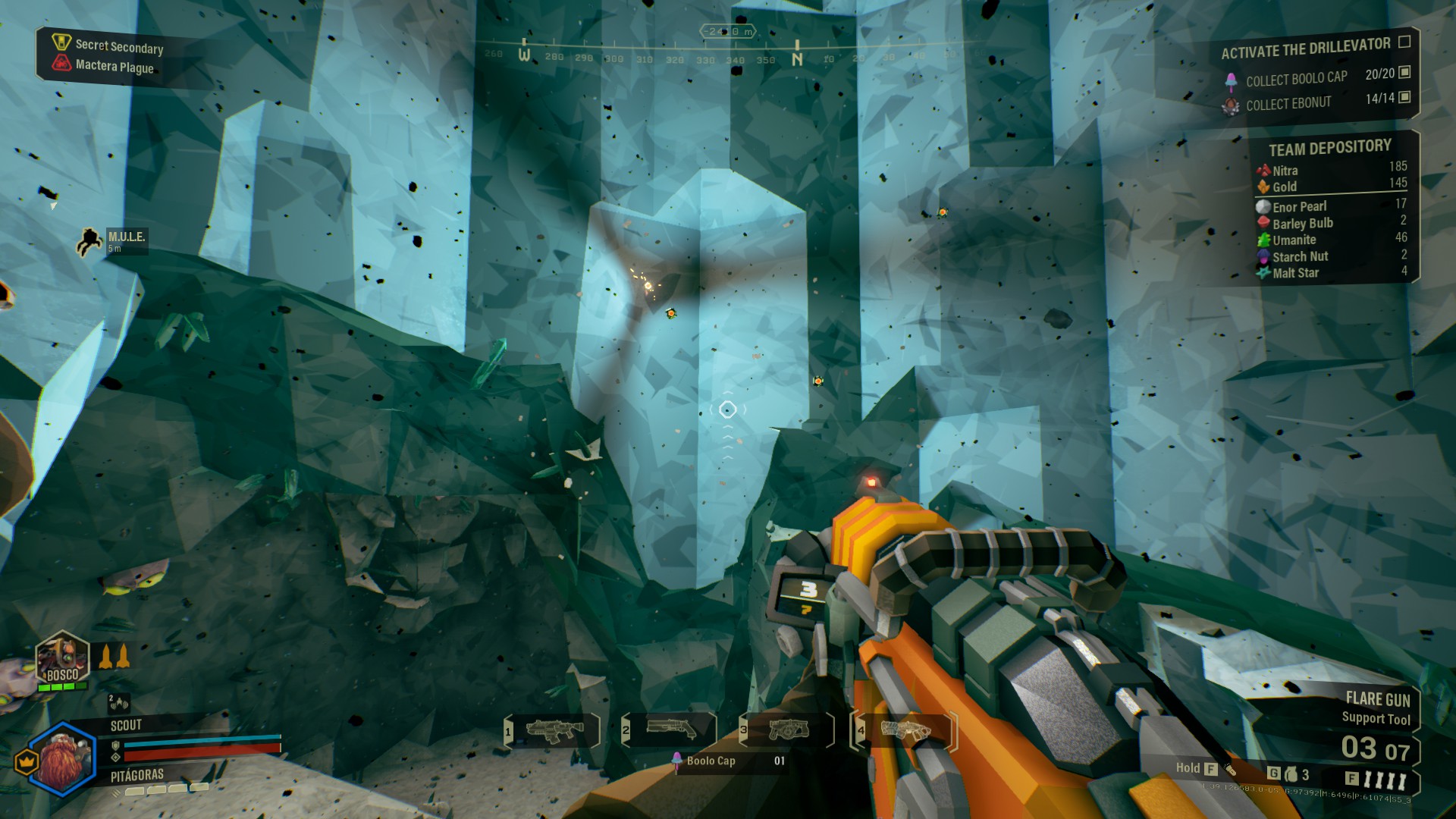Select Enor Pearl in Team Depository
The height and width of the screenshot is (819, 1456).
tap(1298, 206)
